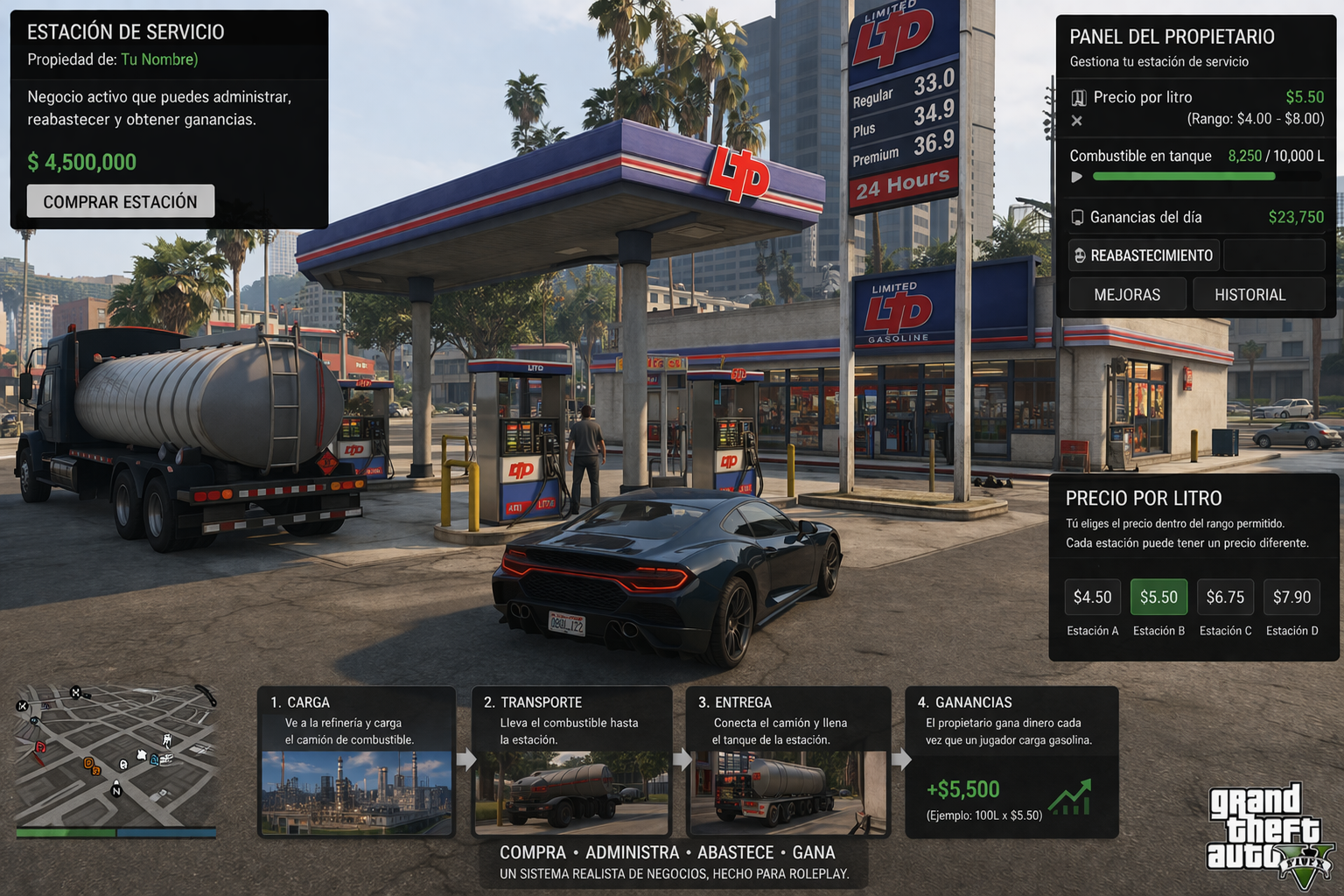View the ENTREGA step thumbnail
1344x896 pixels.
pyautogui.click(x=788, y=793)
